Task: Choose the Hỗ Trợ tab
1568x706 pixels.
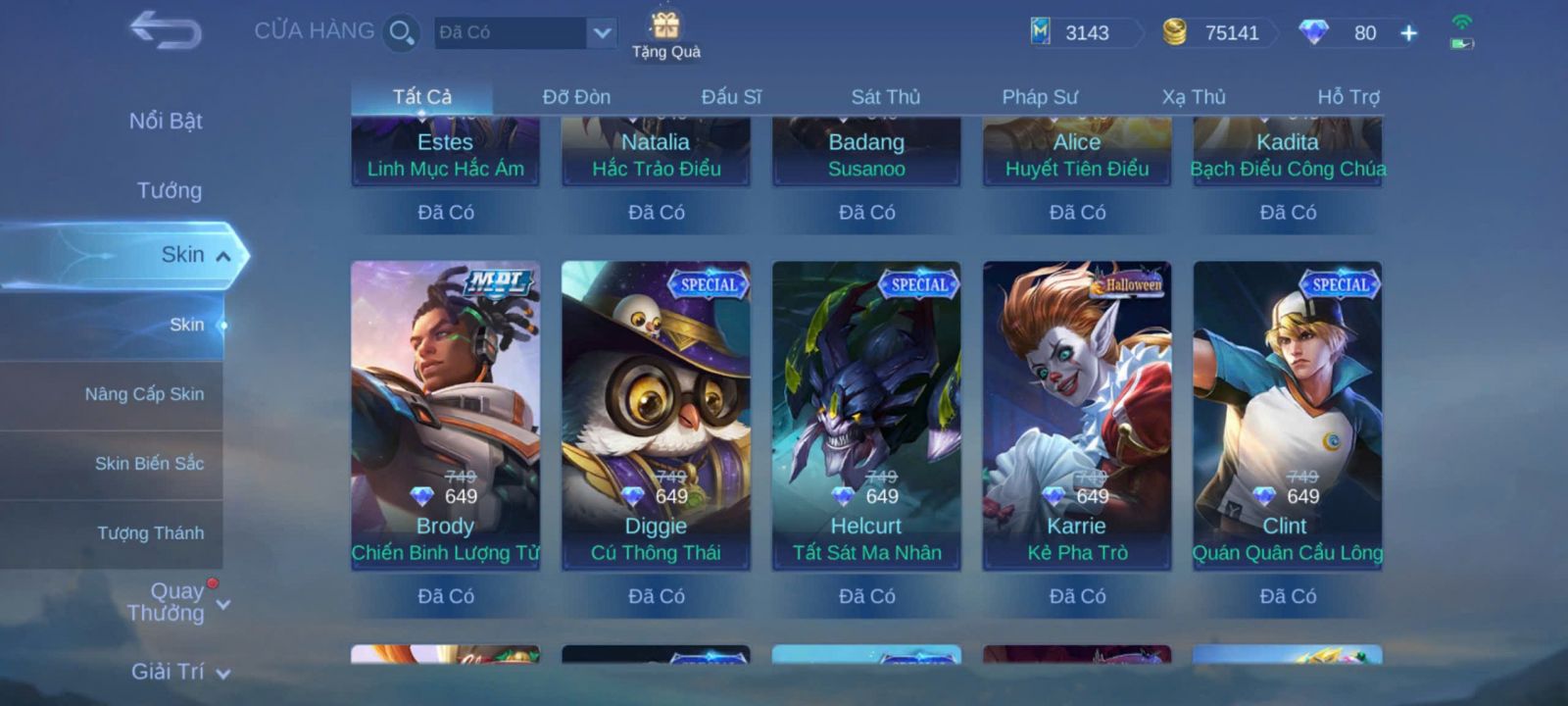Action: [x=1347, y=97]
